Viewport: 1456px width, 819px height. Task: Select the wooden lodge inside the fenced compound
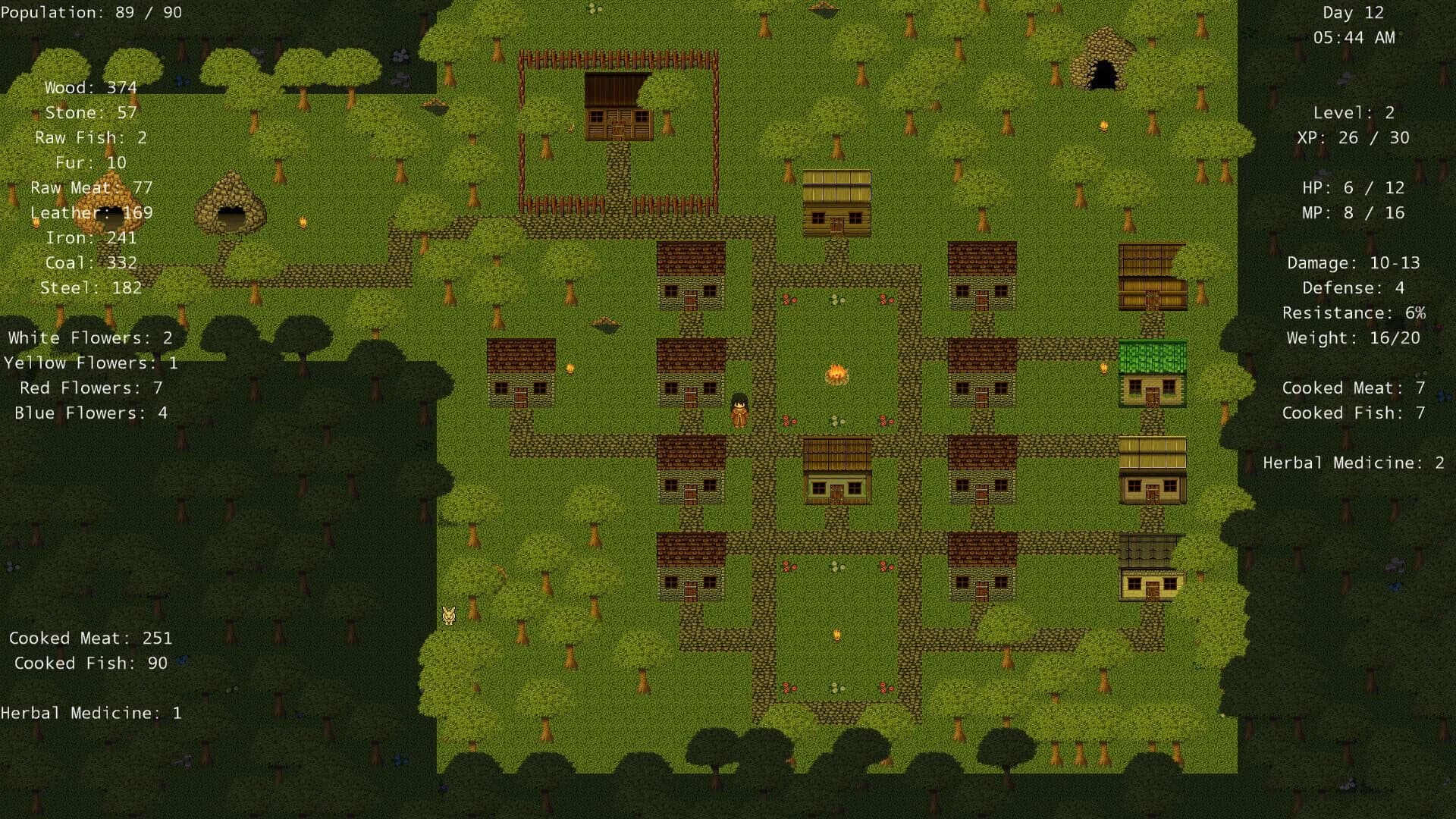618,106
